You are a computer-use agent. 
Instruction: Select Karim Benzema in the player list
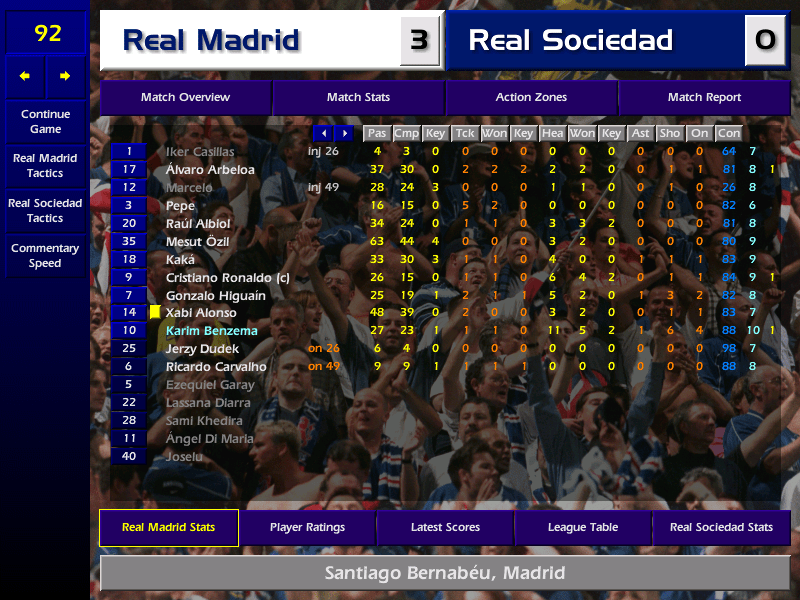(211, 331)
